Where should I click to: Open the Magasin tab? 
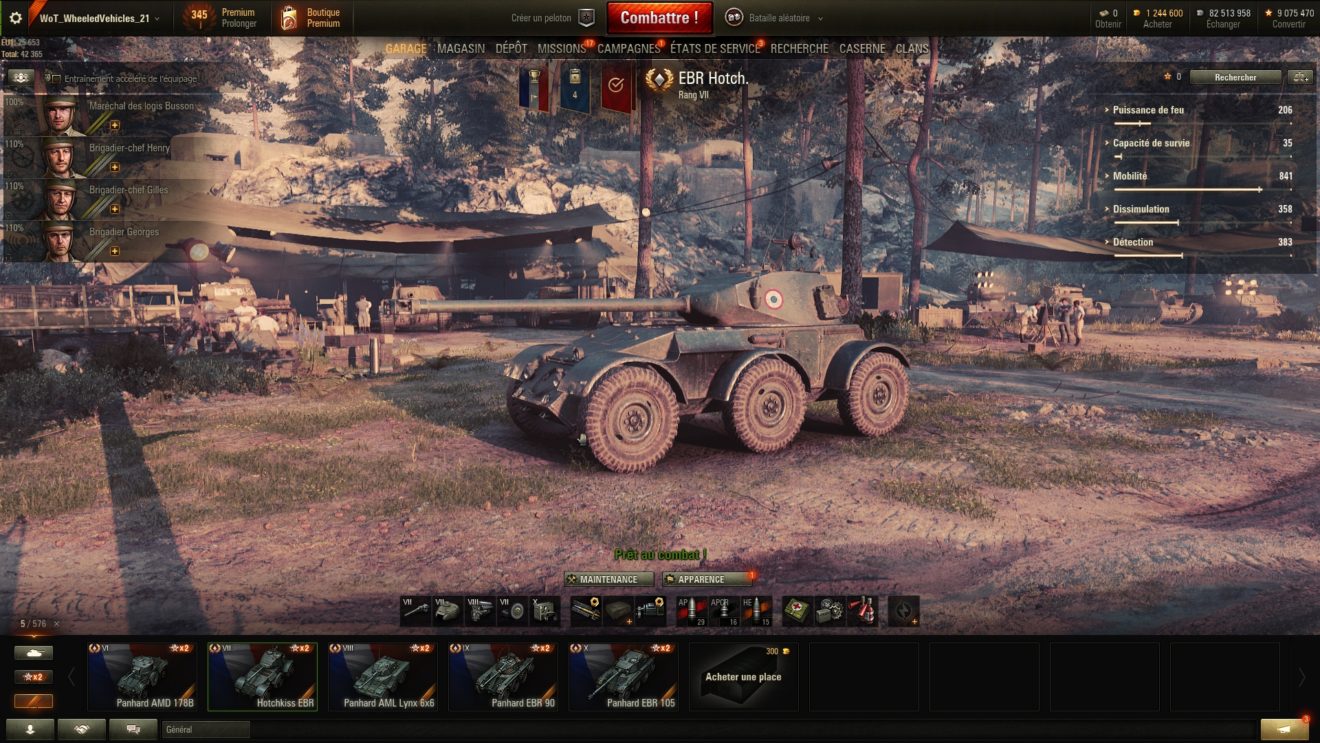[x=461, y=49]
